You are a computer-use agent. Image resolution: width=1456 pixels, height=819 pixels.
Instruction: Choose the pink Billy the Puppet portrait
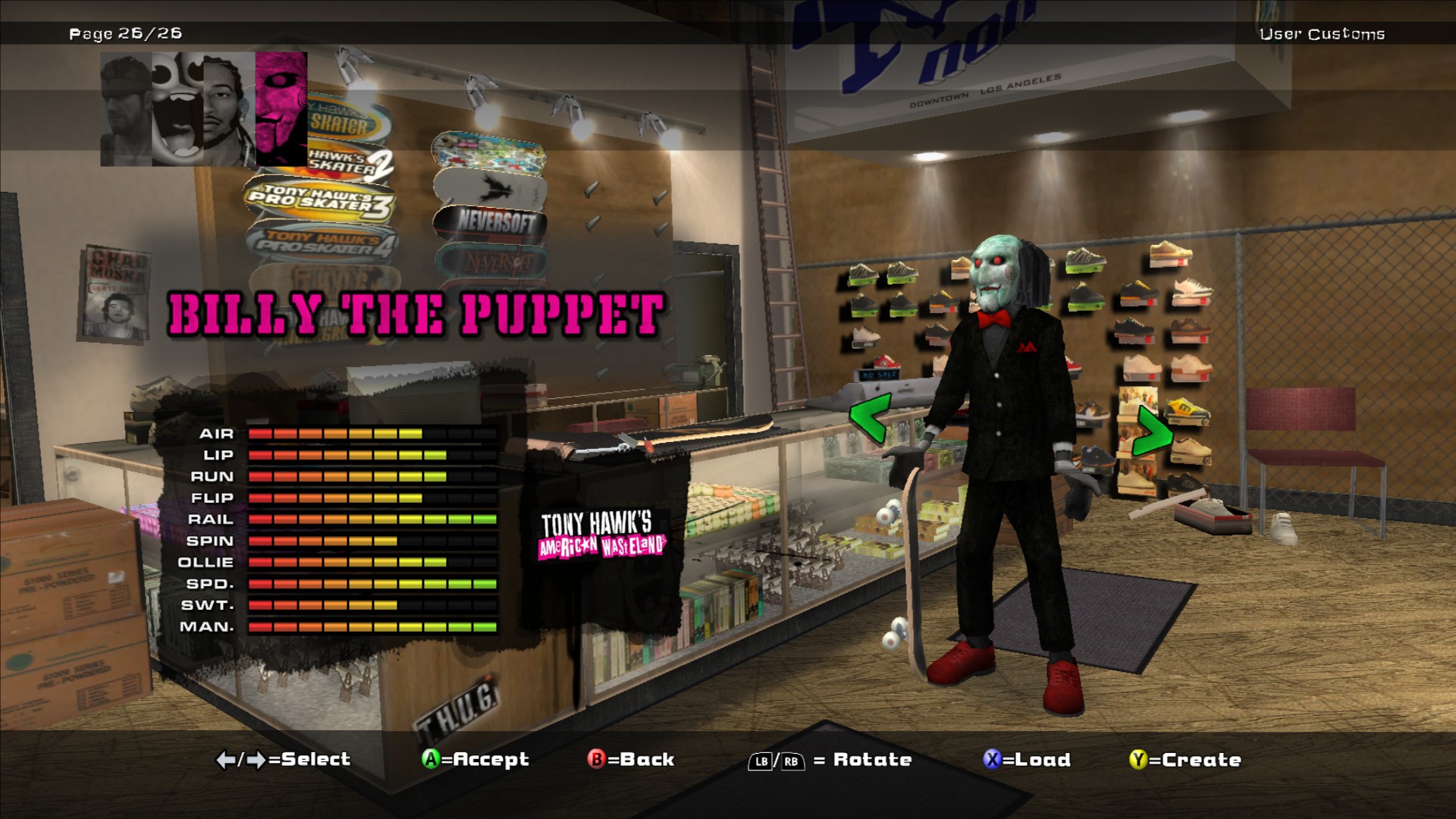pos(281,108)
